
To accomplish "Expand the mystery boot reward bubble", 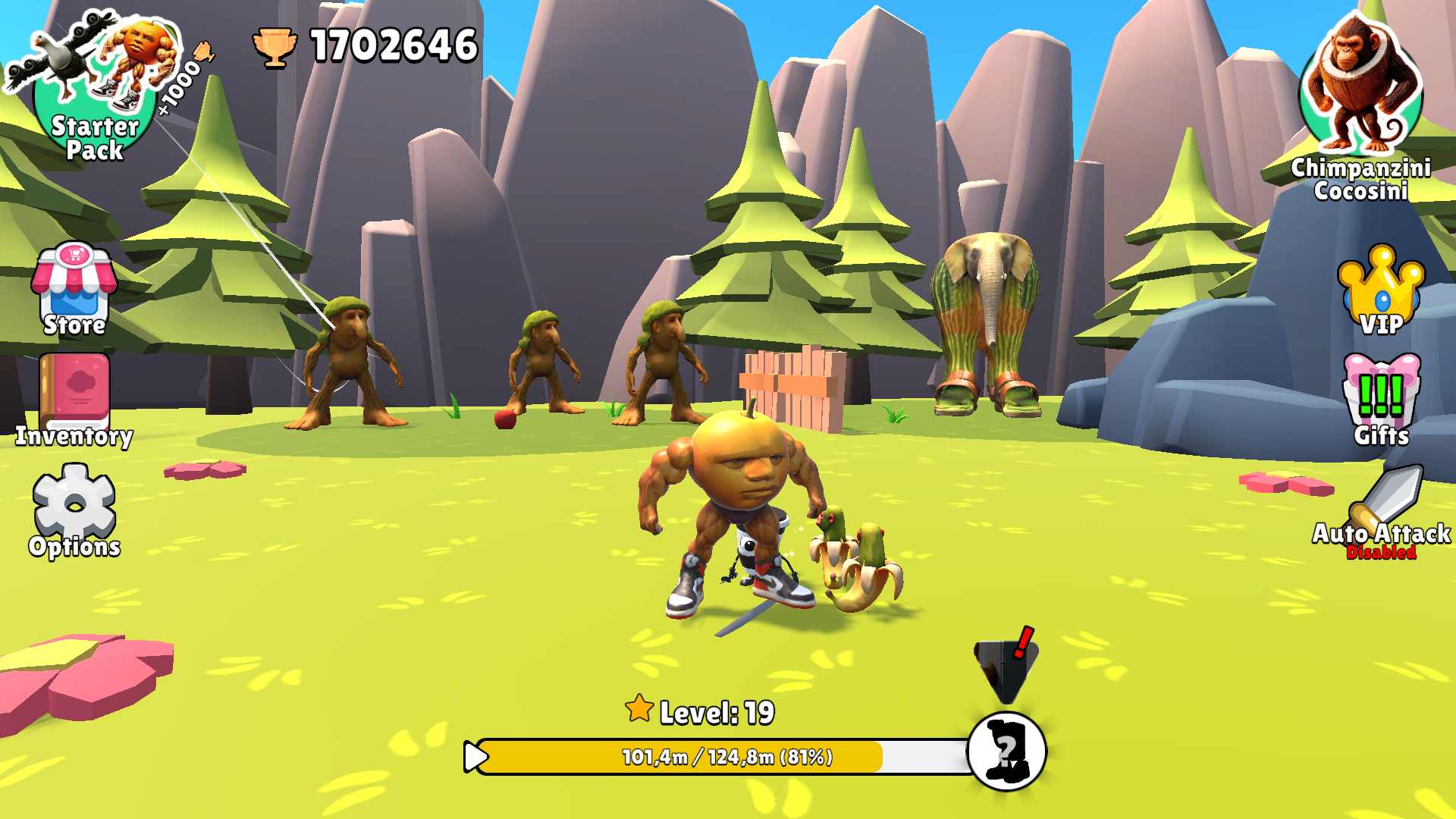I will click(x=1006, y=749).
